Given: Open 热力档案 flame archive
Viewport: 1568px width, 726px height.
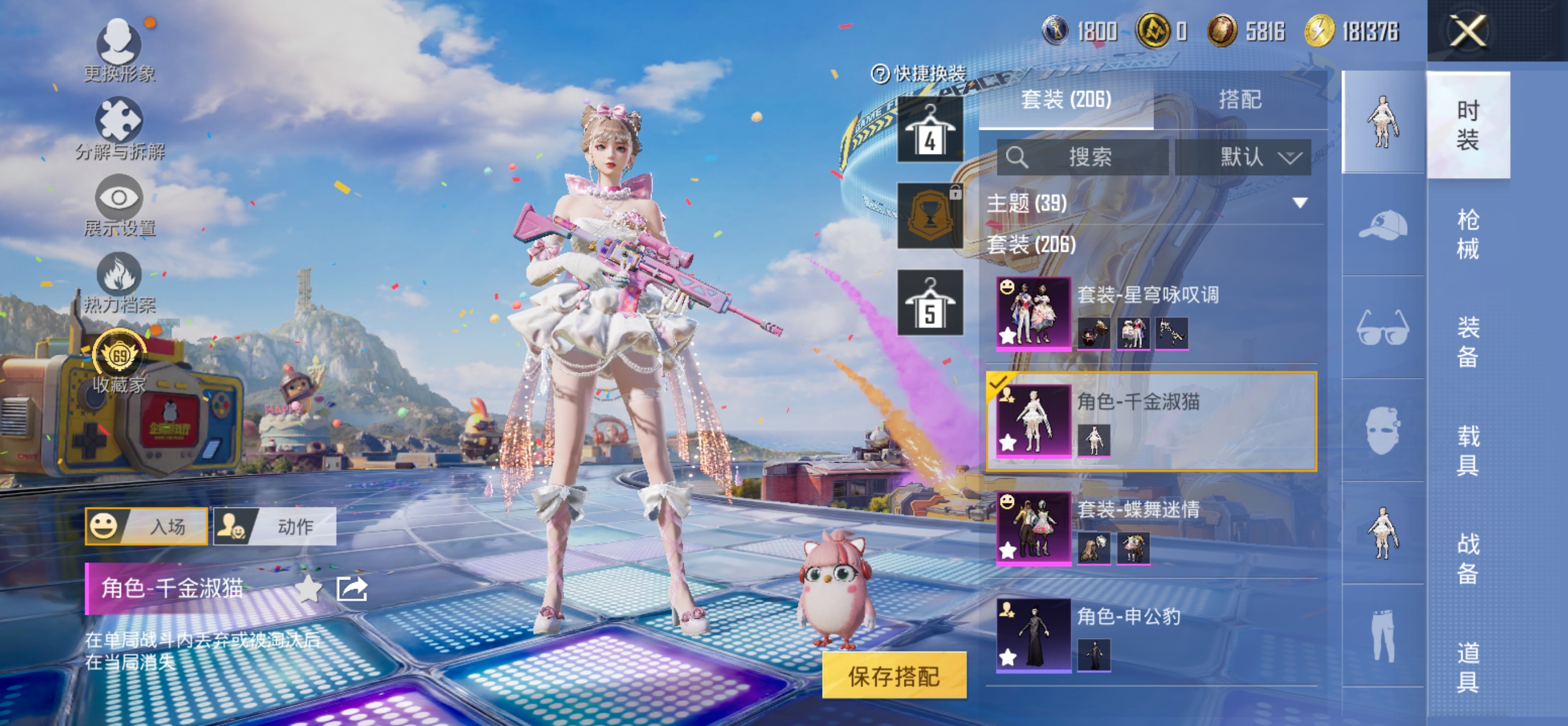Looking at the screenshot, I should click(x=119, y=283).
